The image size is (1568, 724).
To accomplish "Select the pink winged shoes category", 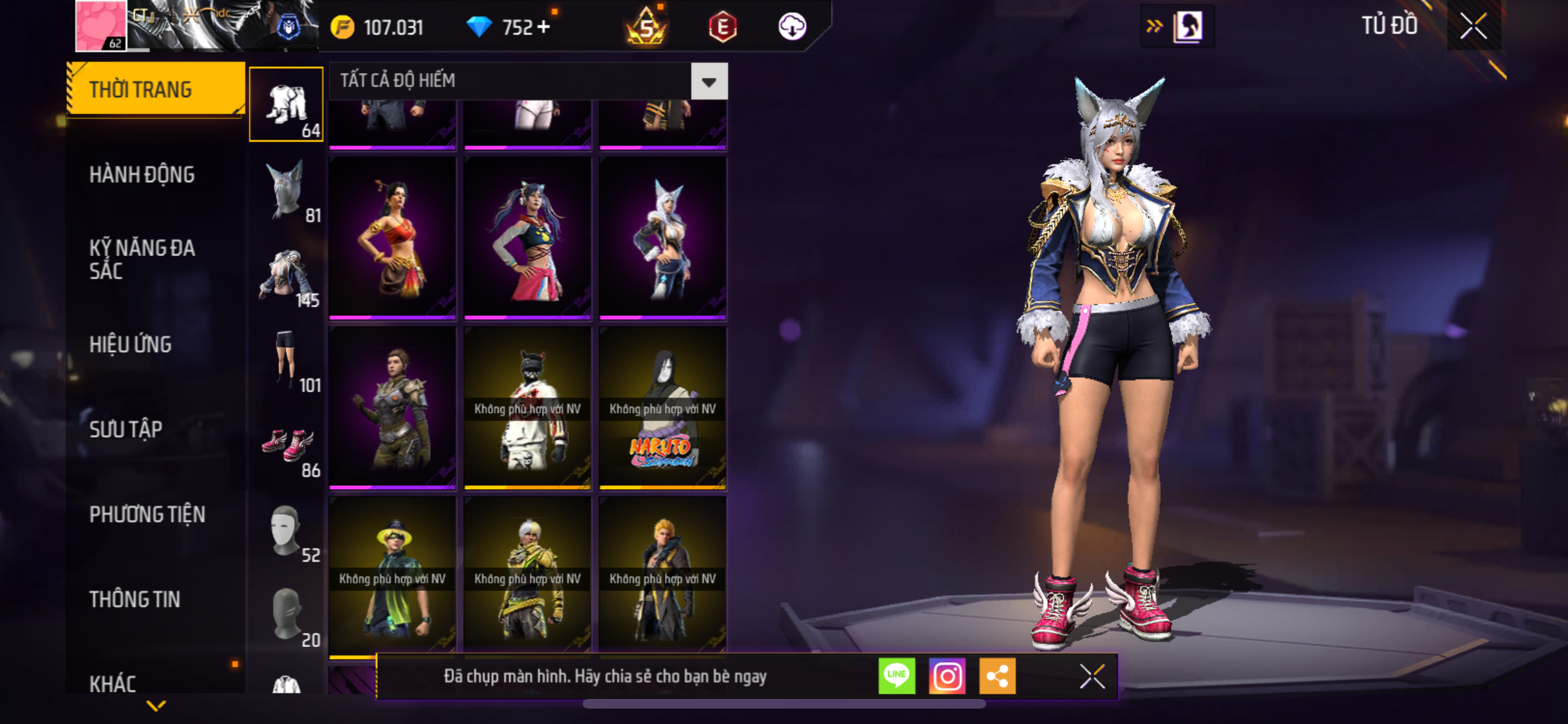I will point(286,445).
